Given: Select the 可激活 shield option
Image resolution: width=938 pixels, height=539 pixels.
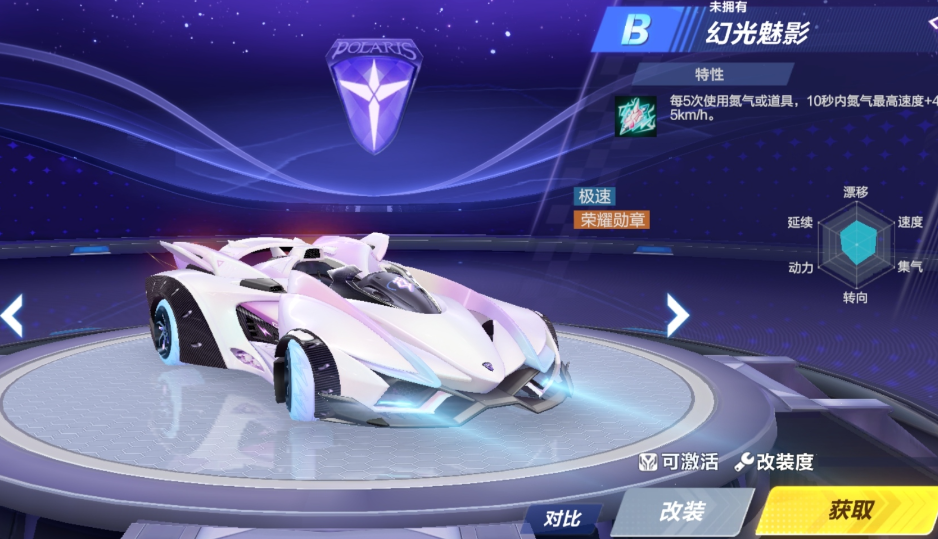Looking at the screenshot, I should (679, 462).
